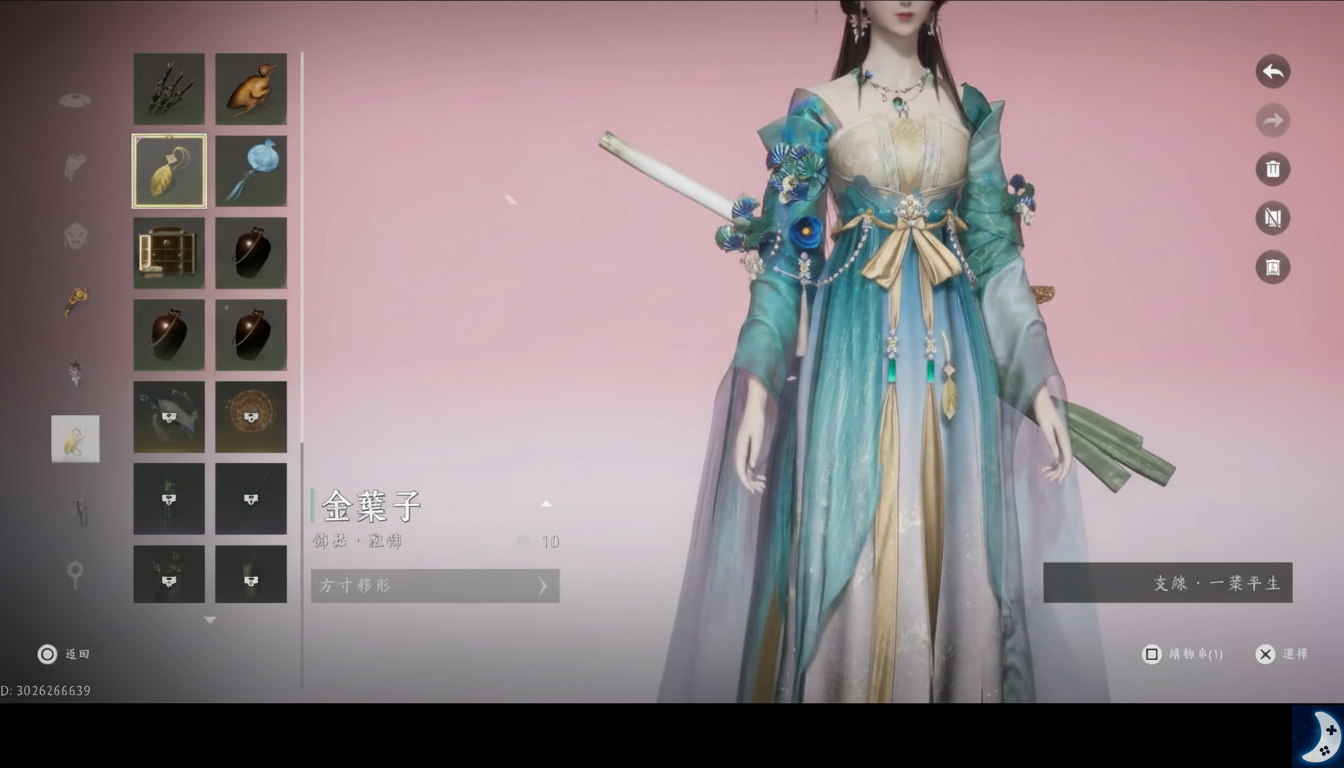1344x768 pixels.
Task: Expand the 方寸移形 option panel
Action: click(434, 586)
